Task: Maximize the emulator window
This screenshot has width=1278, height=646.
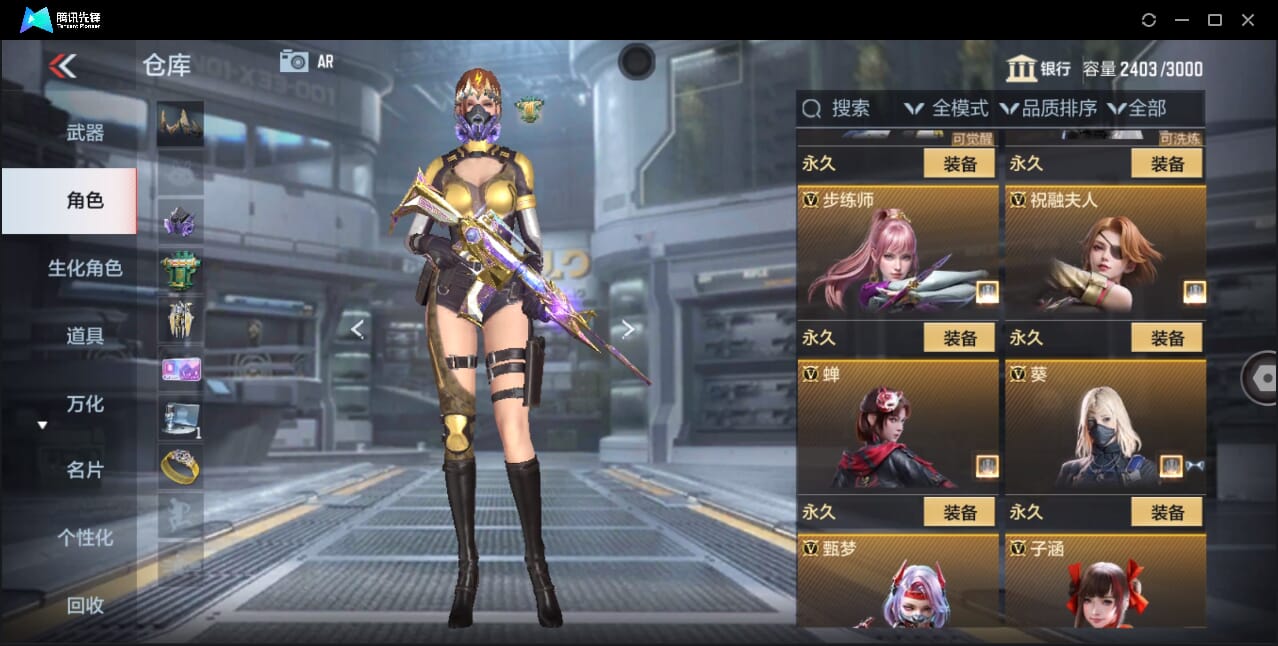Action: 1215,20
